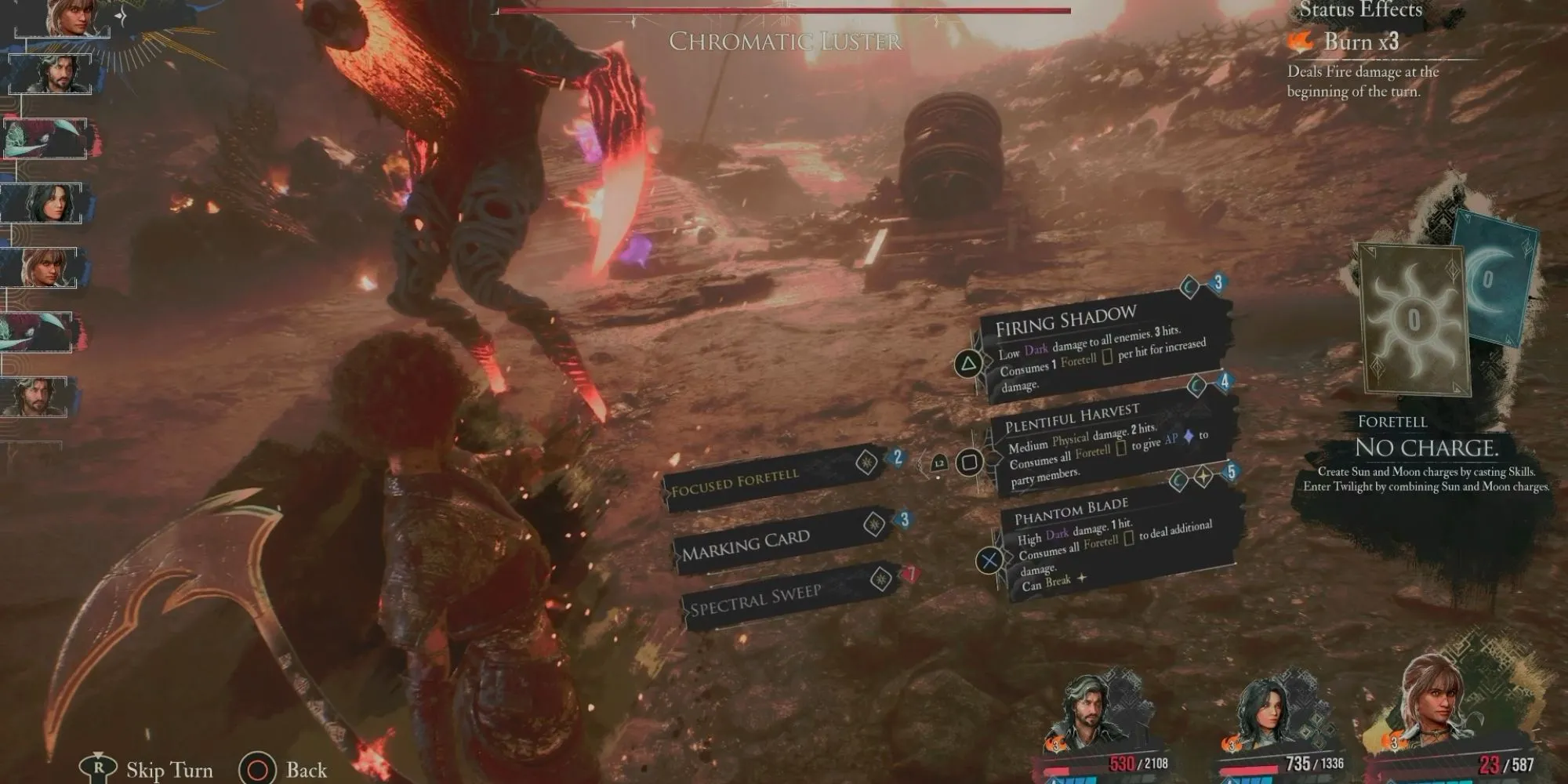Viewport: 1568px width, 784px height.
Task: Select the Firing Shadow skill
Action: pos(1098,345)
